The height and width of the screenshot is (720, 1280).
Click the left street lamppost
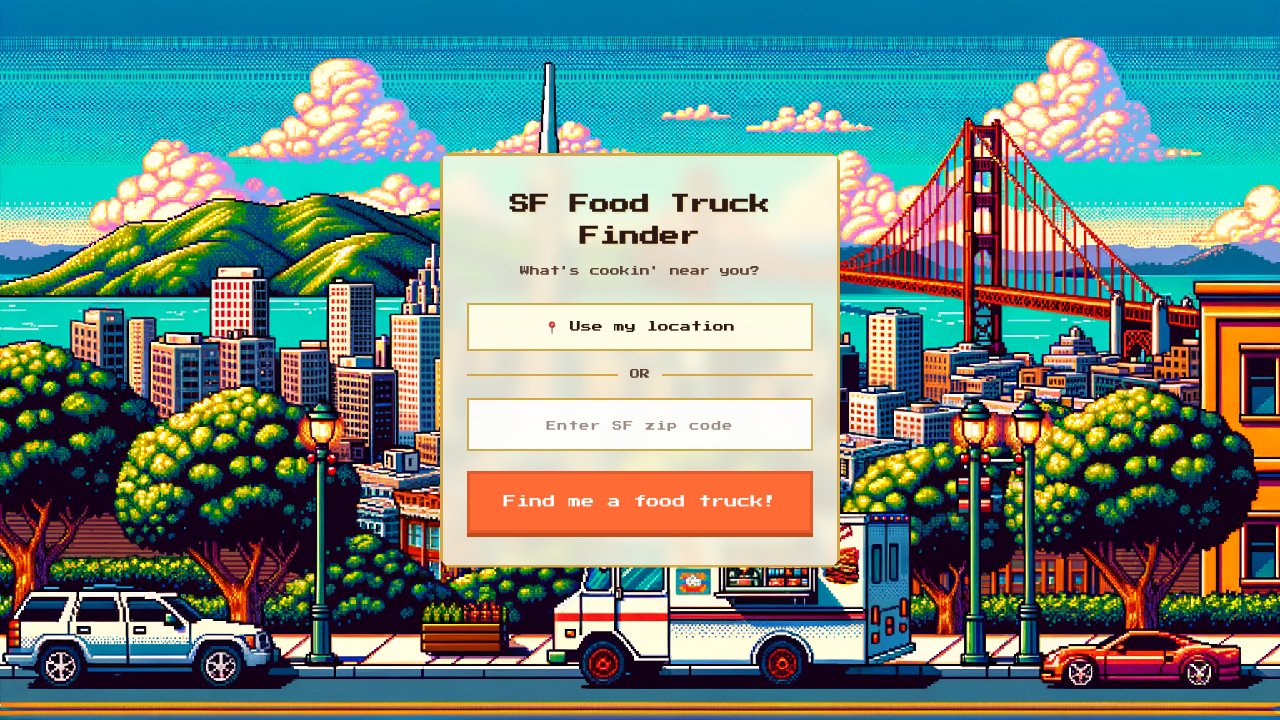pyautogui.click(x=322, y=500)
